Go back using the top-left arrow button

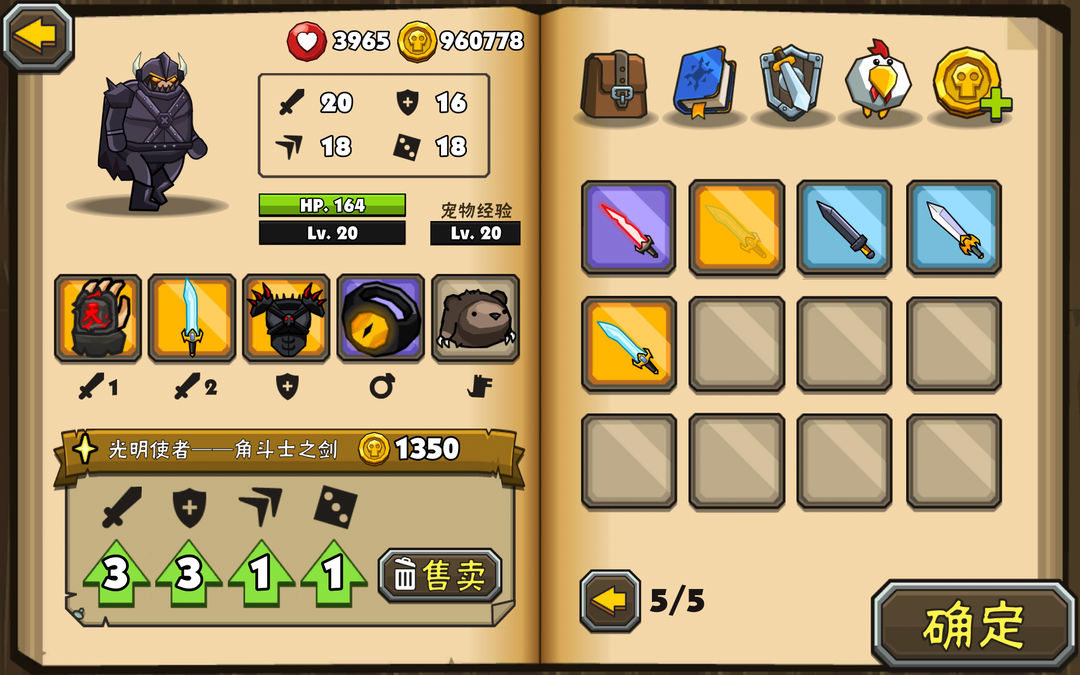38,36
